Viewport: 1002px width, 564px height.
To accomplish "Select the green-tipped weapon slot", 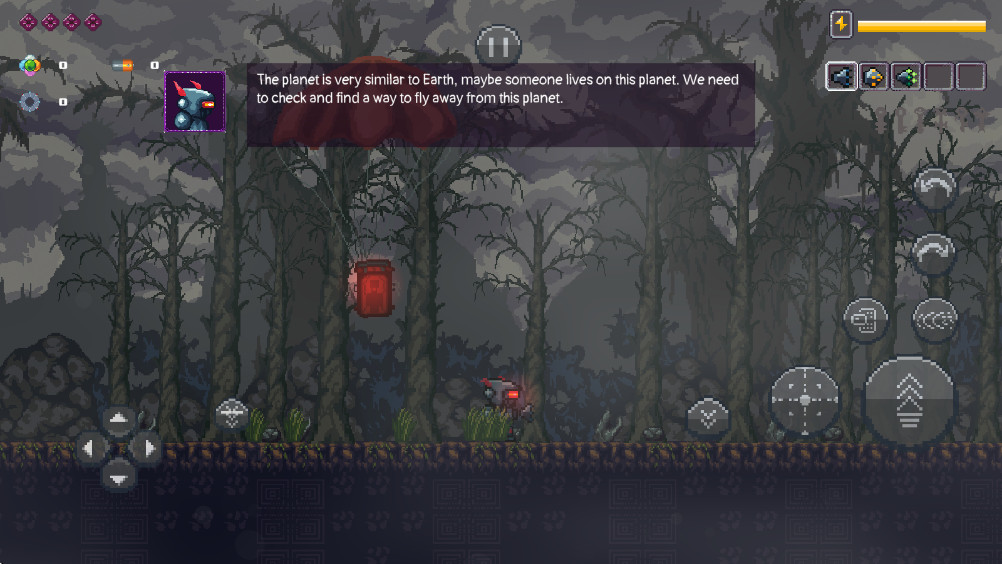I will pyautogui.click(x=906, y=77).
